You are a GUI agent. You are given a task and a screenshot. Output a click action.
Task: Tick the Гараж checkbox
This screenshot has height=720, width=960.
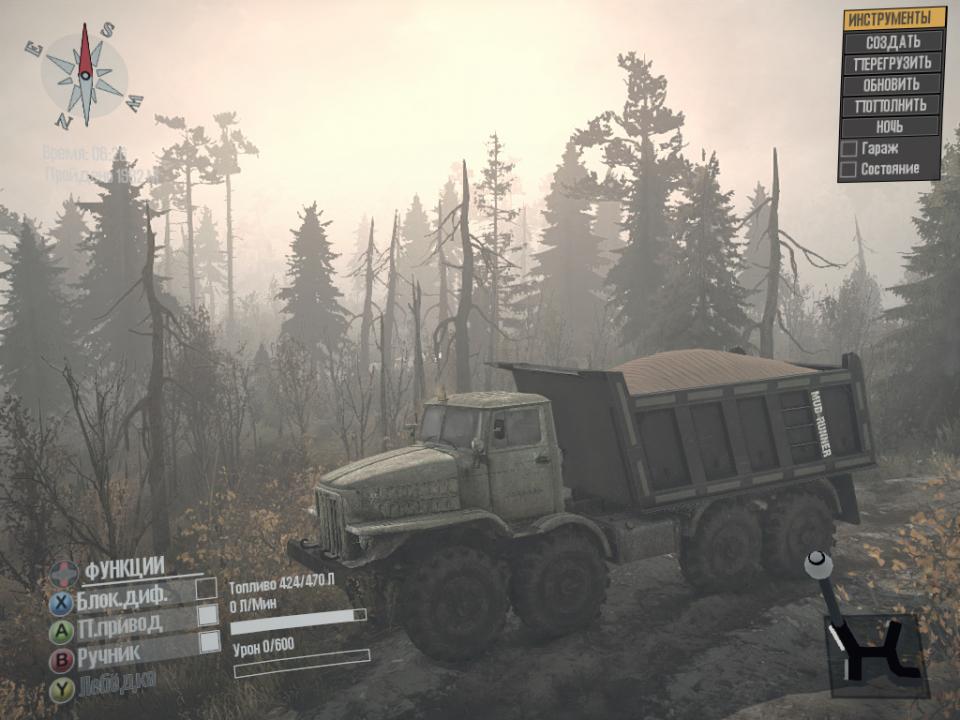coord(849,149)
